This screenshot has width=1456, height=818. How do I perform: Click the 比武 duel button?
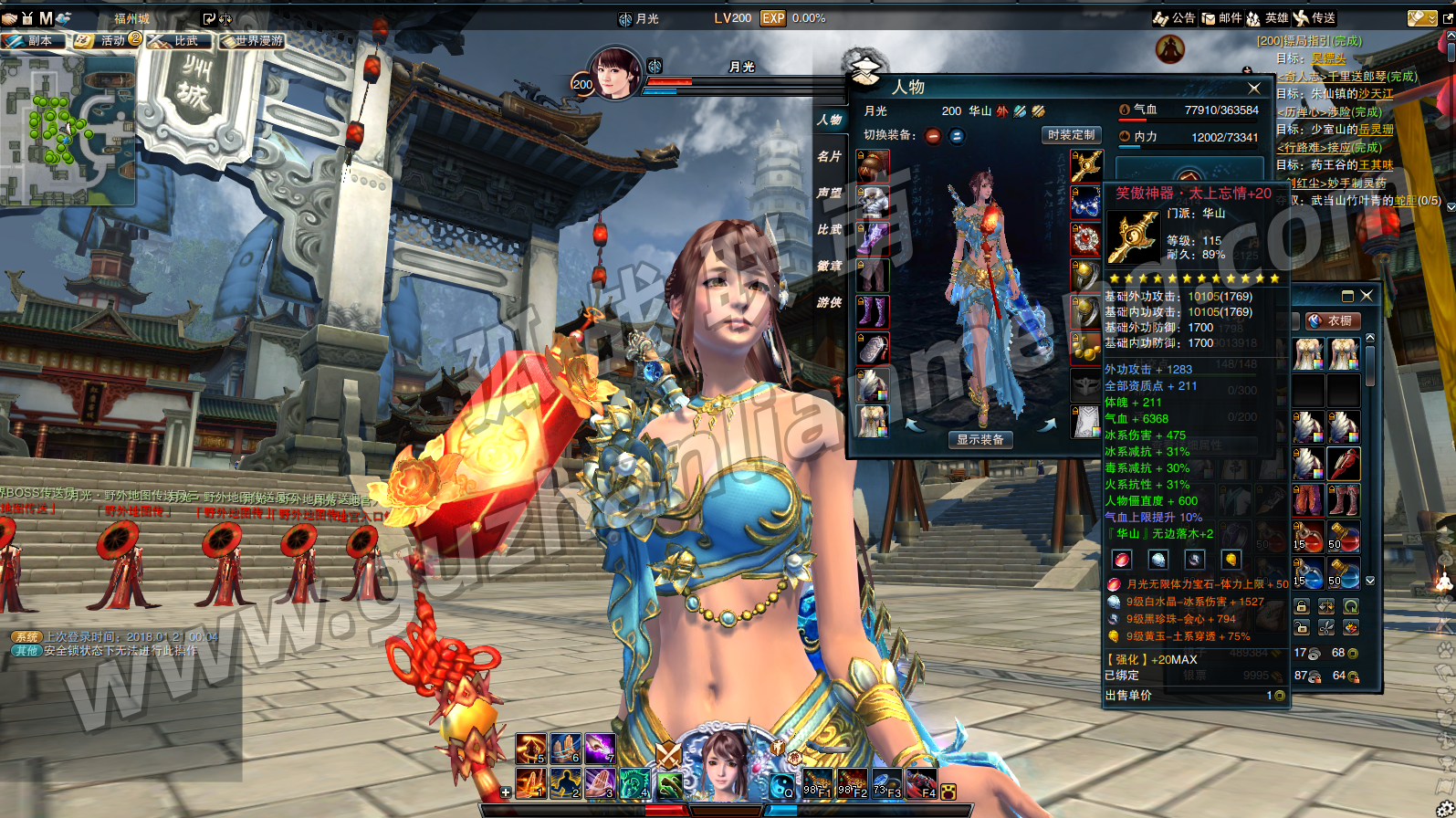click(180, 41)
